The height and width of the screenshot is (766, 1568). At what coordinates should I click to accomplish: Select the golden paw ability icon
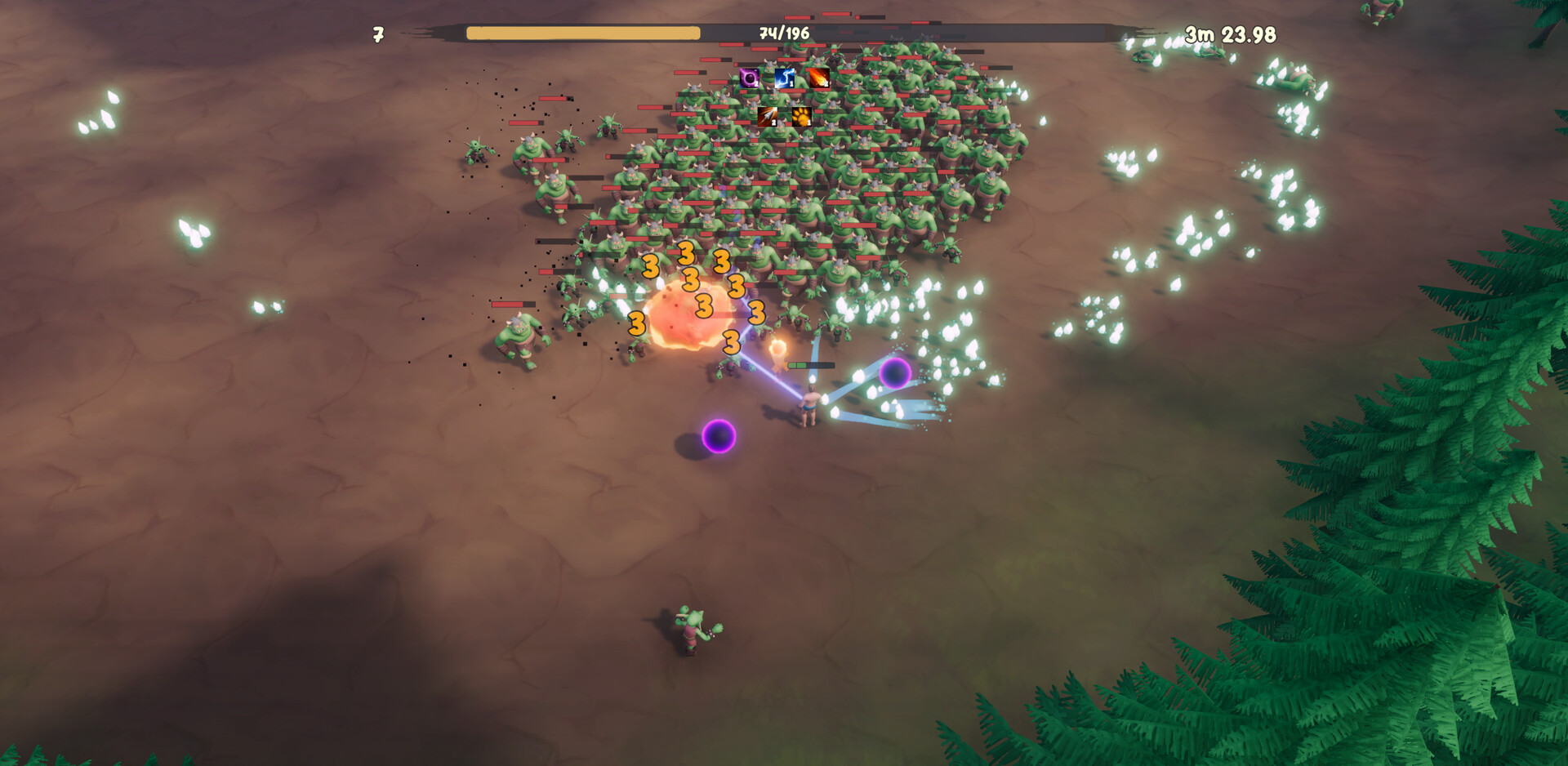coord(802,116)
